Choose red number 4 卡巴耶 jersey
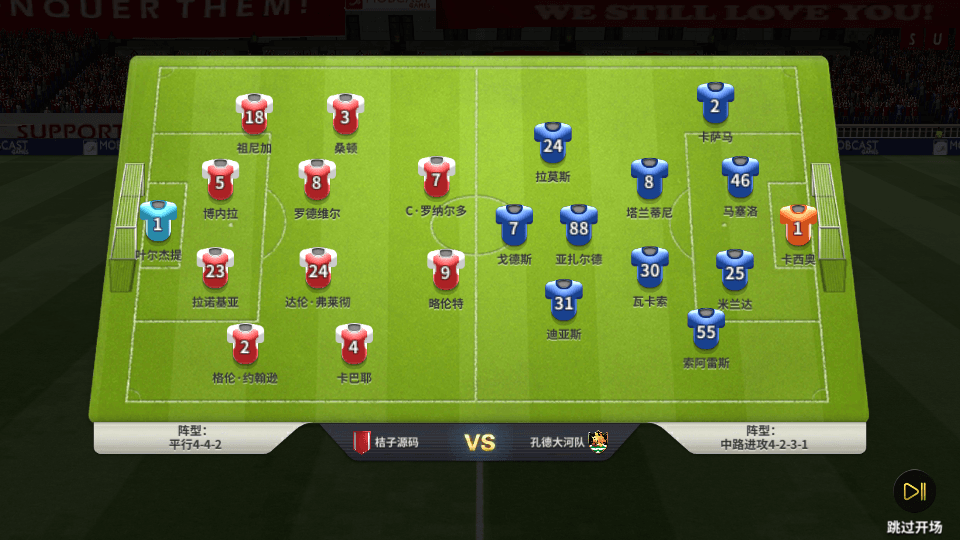The height and width of the screenshot is (540, 960). coord(354,345)
